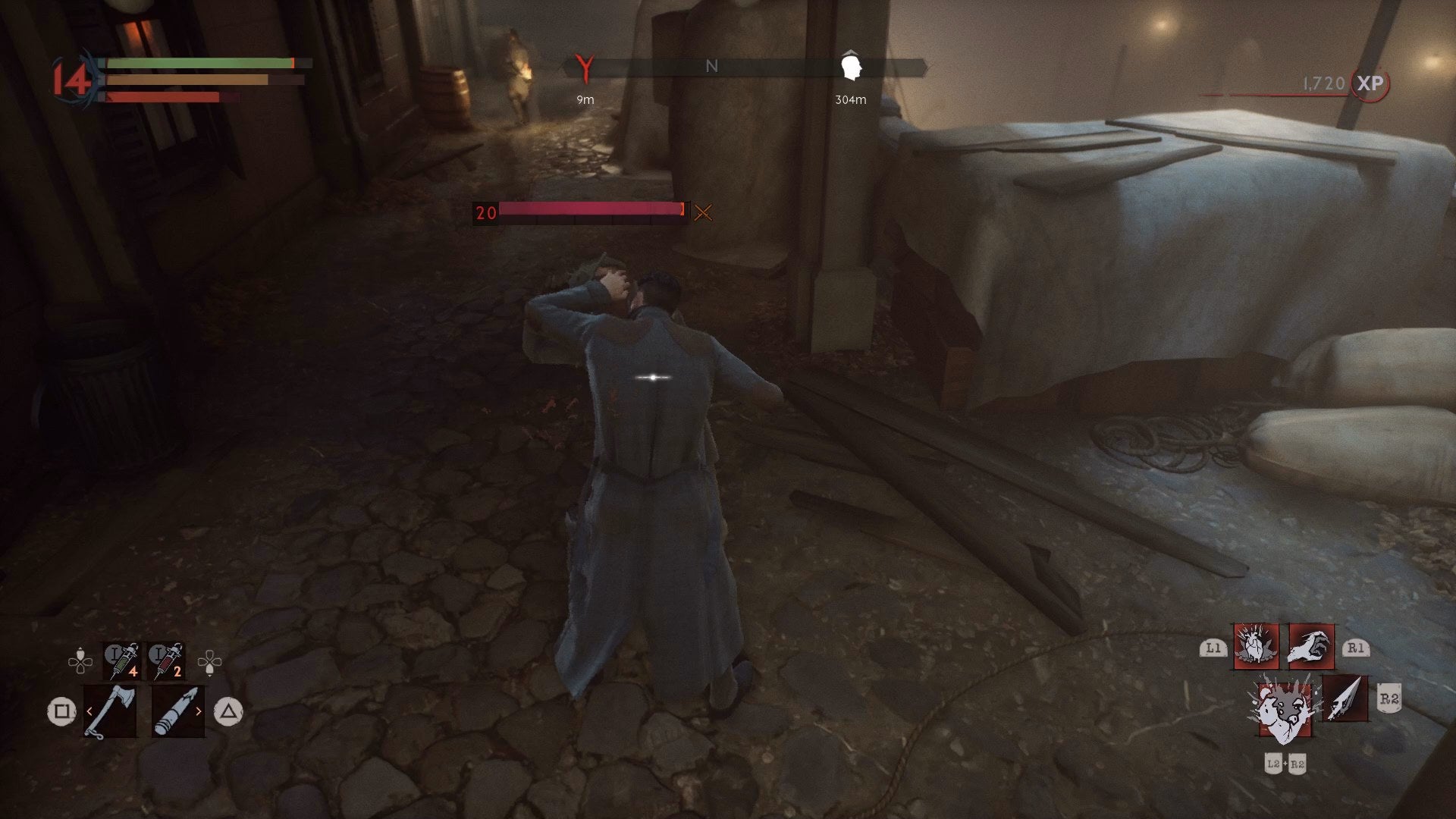Image resolution: width=1456 pixels, height=819 pixels.
Task: Activate the L2+R2 ultimate ability icon
Action: [x=1285, y=710]
